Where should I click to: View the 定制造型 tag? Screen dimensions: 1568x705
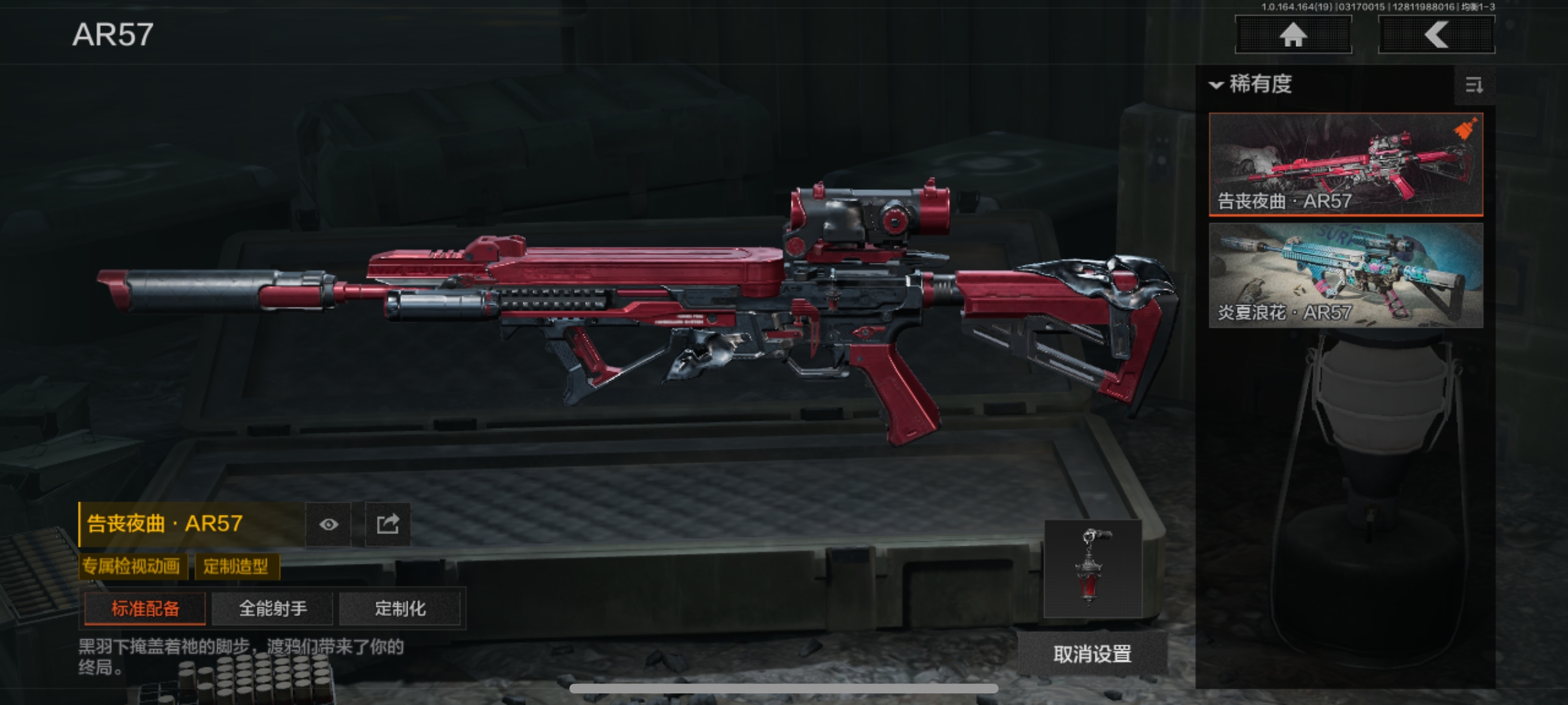tap(236, 566)
